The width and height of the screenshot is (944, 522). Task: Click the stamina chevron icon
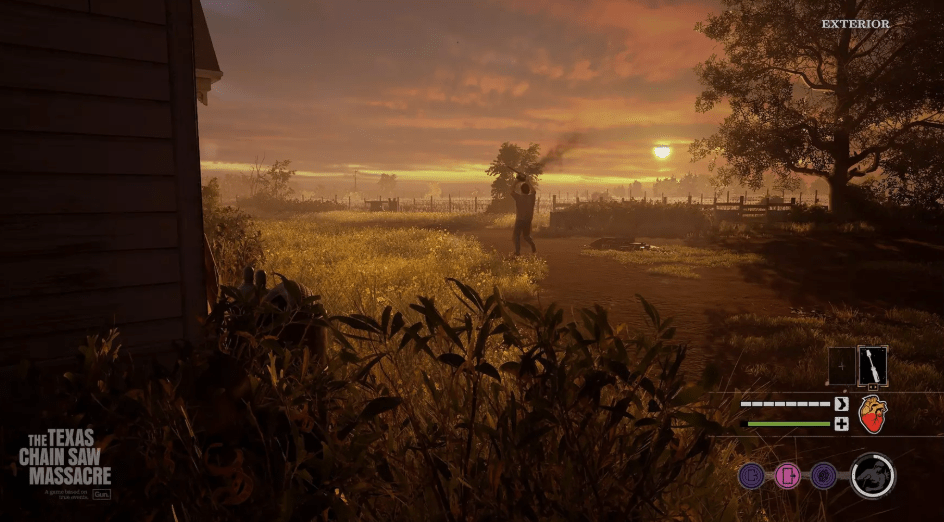click(841, 404)
